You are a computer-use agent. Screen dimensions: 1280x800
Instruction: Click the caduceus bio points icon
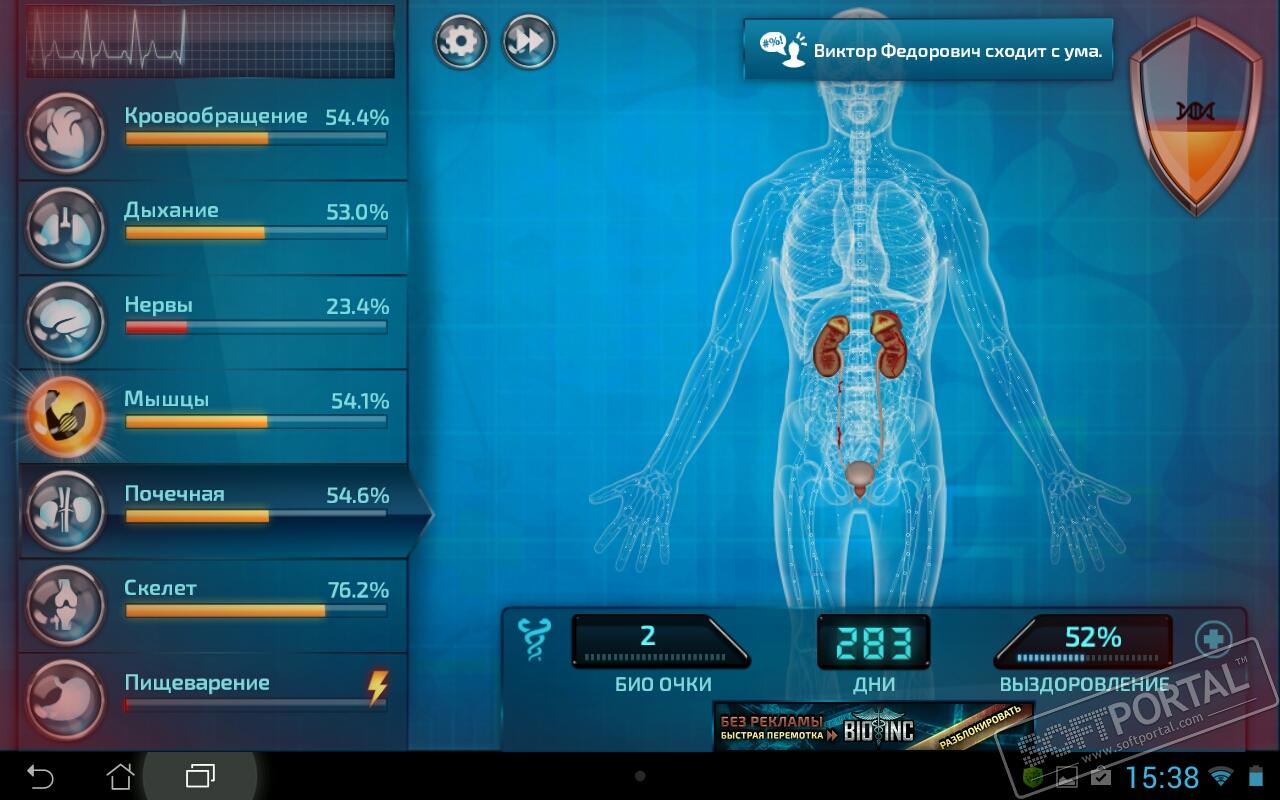click(531, 640)
